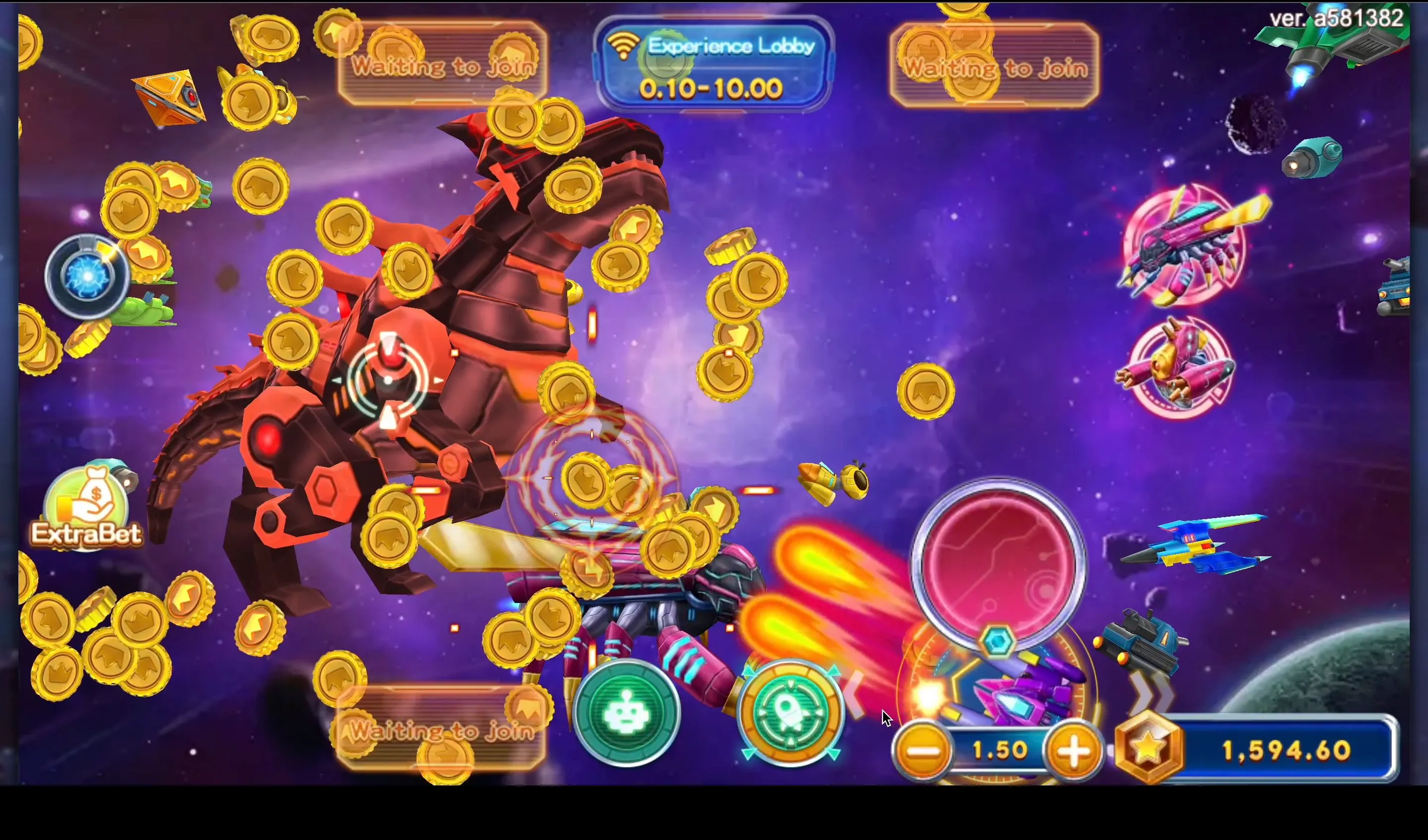Screen dimensions: 1428x840
Task: Click the wifi signal icon in Experience Lobby banner
Action: coord(623,45)
